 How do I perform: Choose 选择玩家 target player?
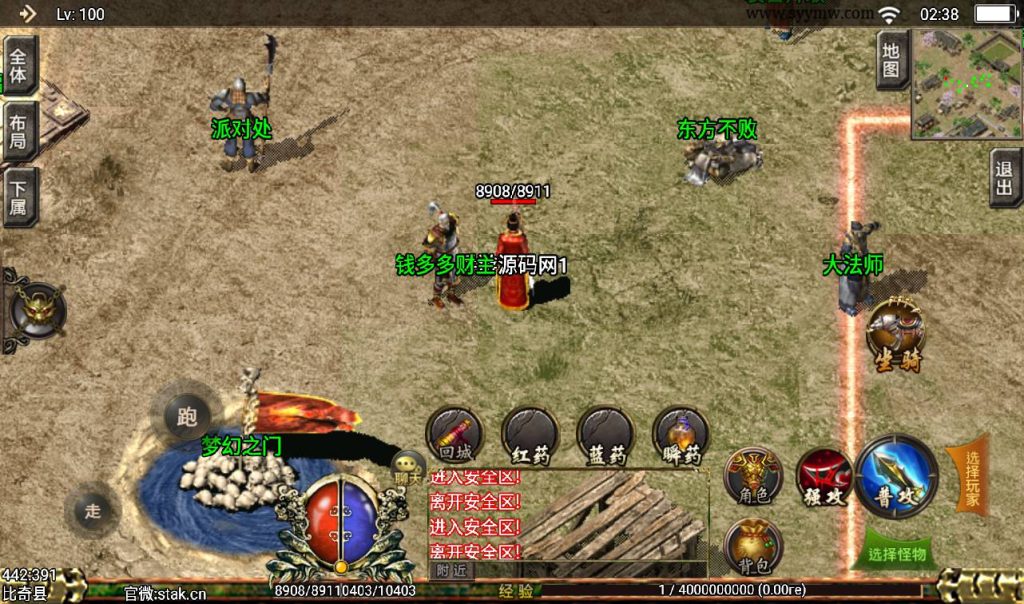[x=969, y=474]
